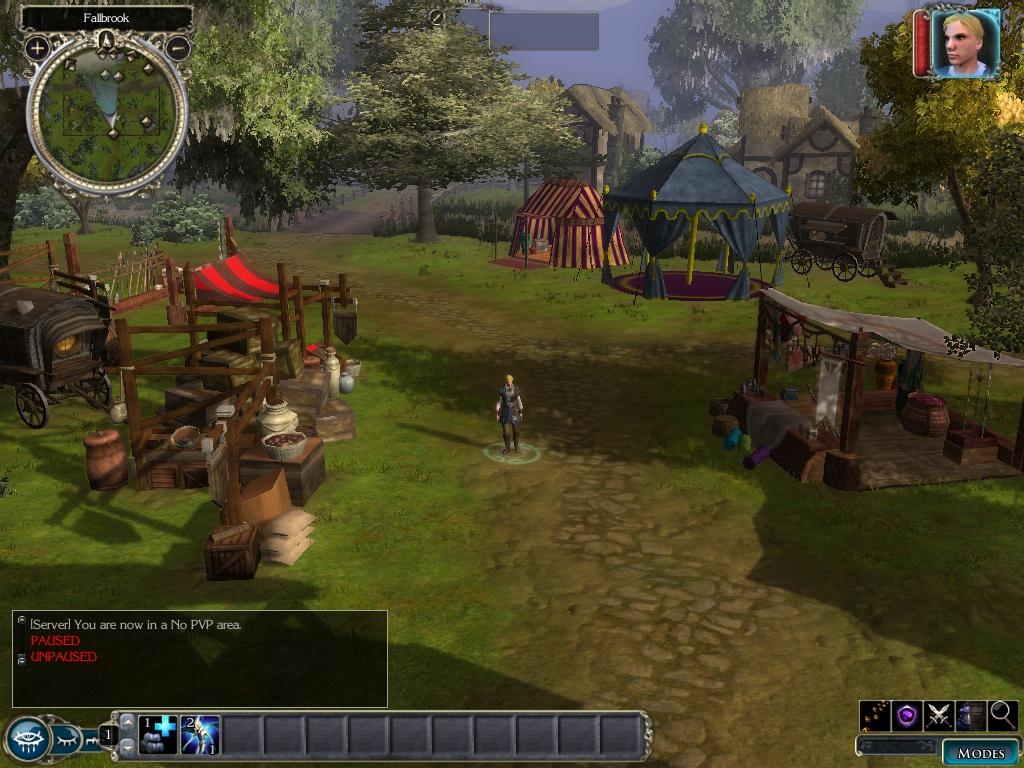The width and height of the screenshot is (1024, 768).
Task: Activate the purple shield defensive mode
Action: pyautogui.click(x=907, y=715)
